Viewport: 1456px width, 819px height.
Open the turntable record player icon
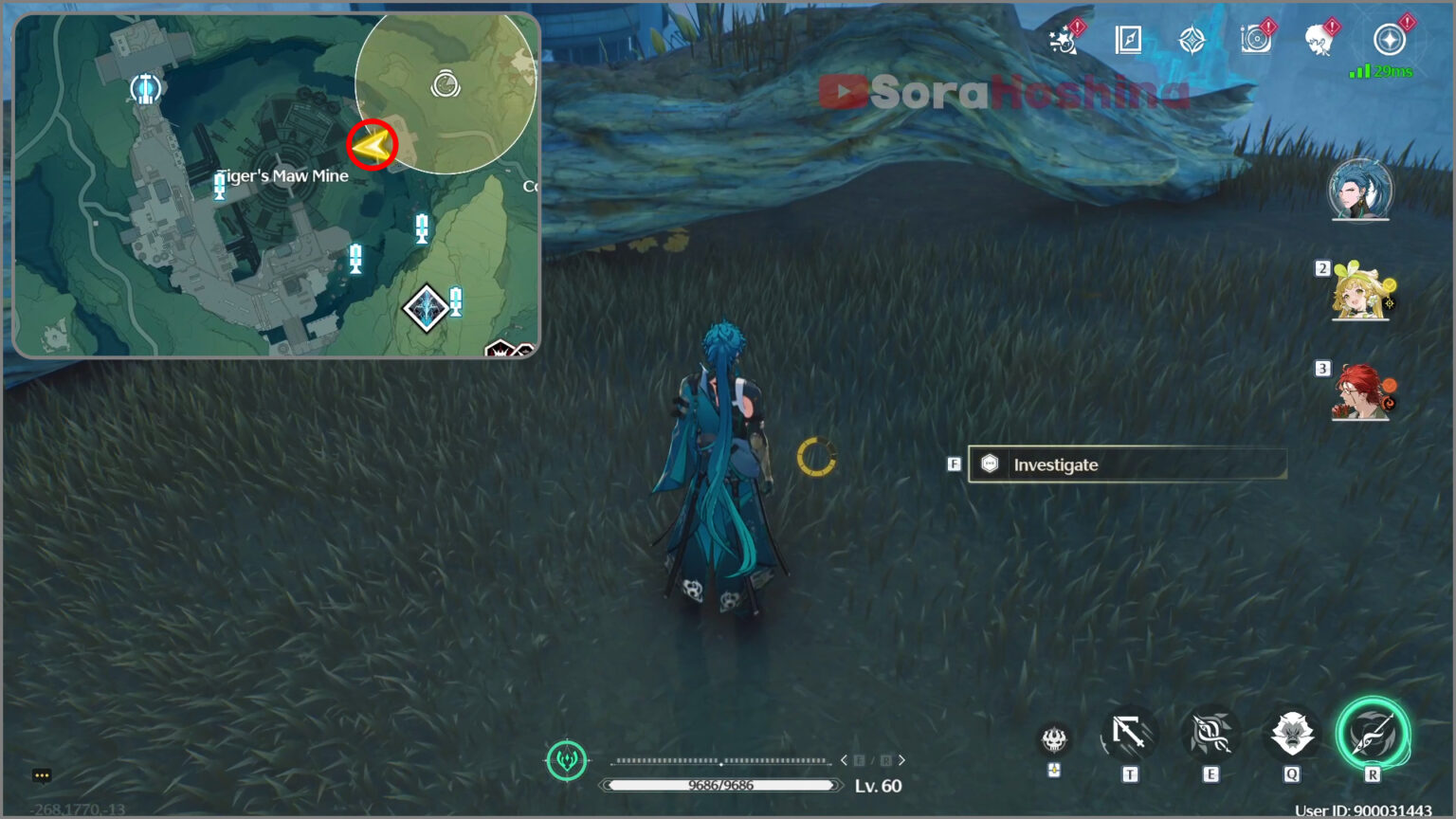pos(1255,40)
